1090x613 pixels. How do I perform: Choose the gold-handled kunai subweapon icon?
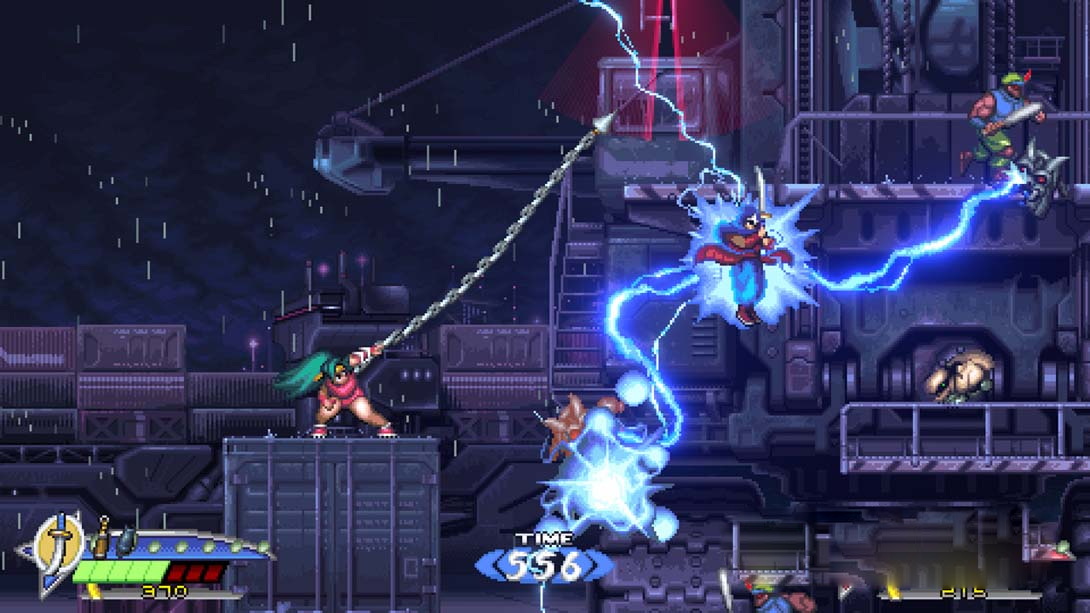100,538
